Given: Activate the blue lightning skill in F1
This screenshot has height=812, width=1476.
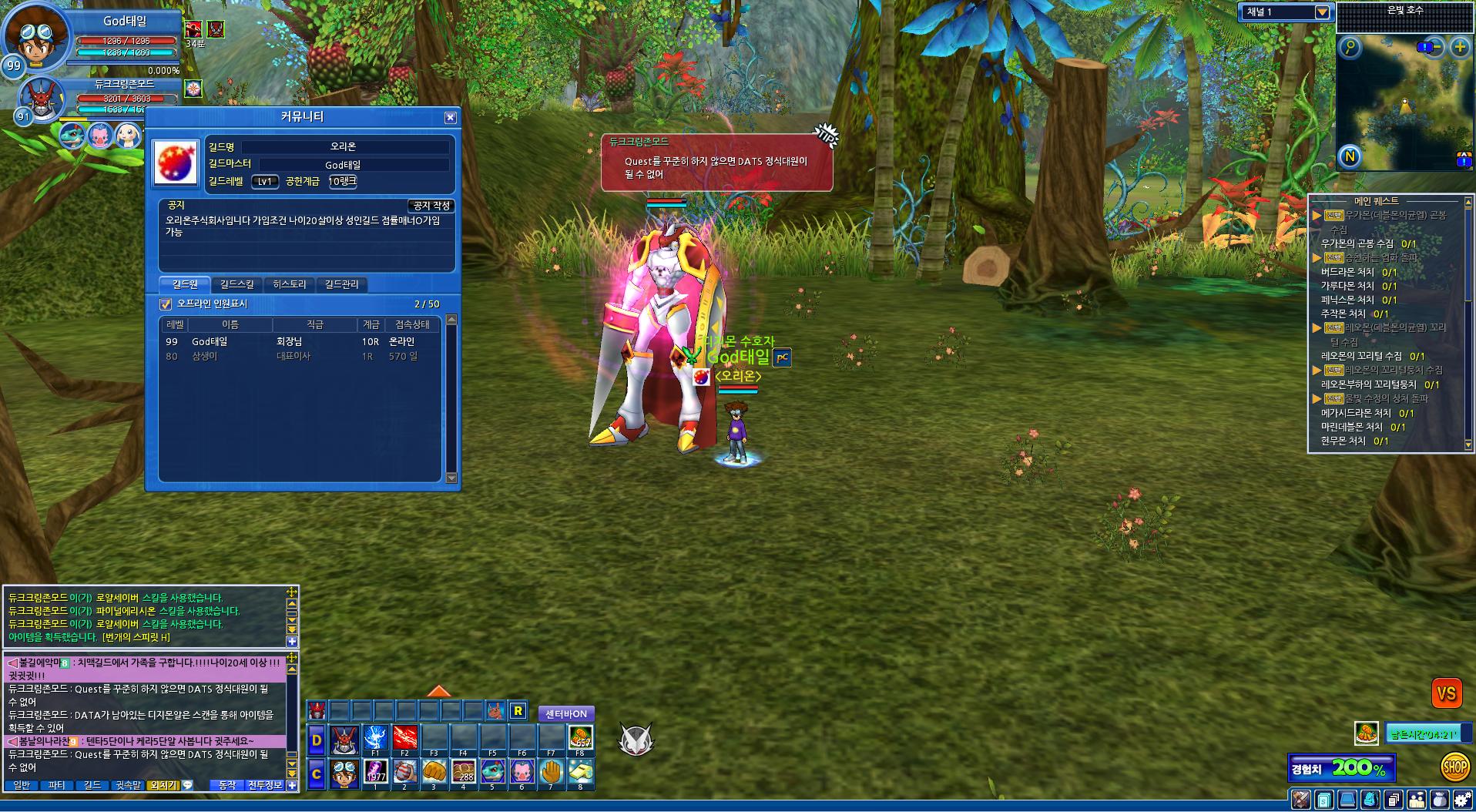Looking at the screenshot, I should 375,738.
